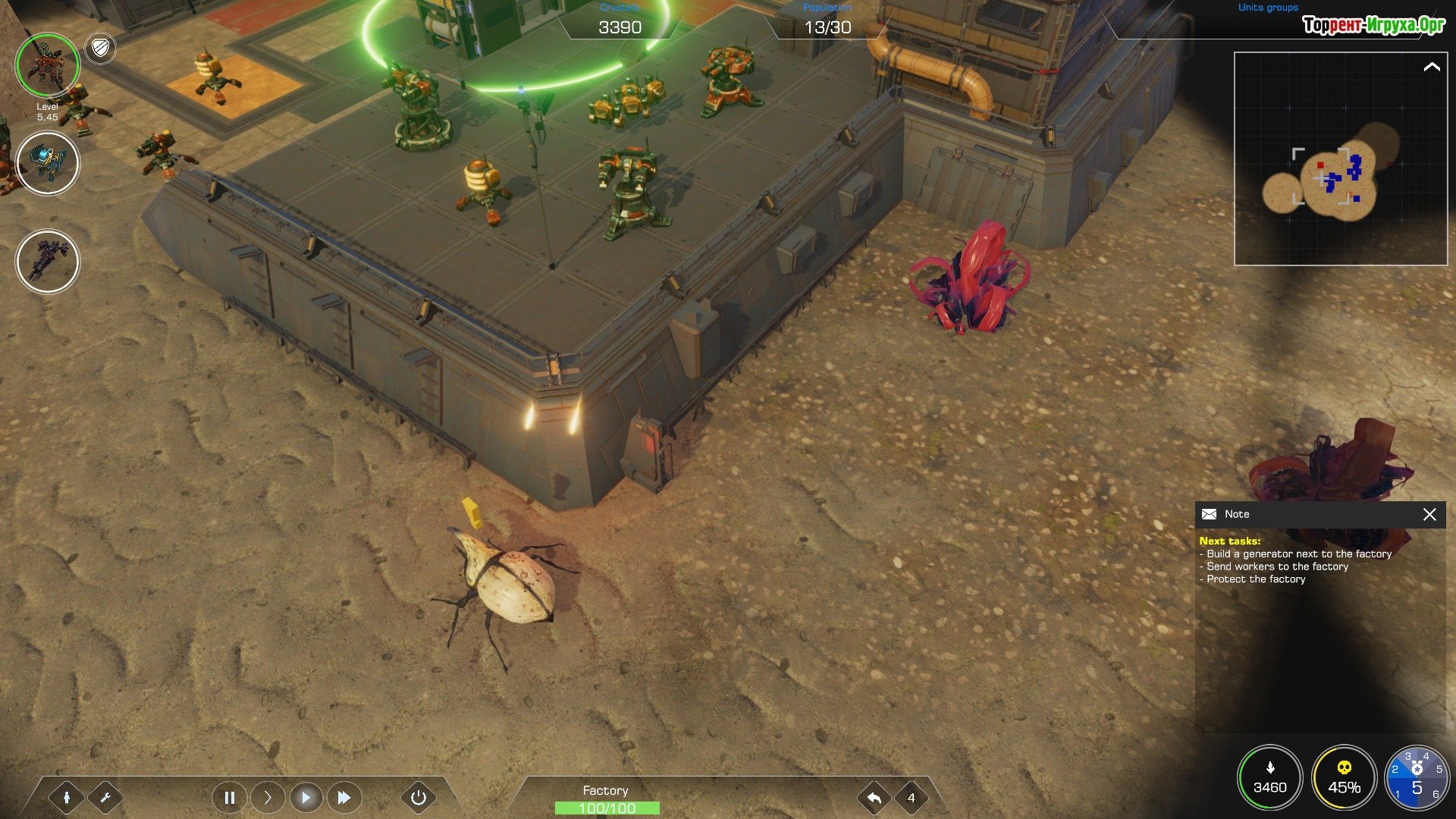1456x819 pixels.
Task: Toggle the shield stance icon
Action: click(100, 49)
